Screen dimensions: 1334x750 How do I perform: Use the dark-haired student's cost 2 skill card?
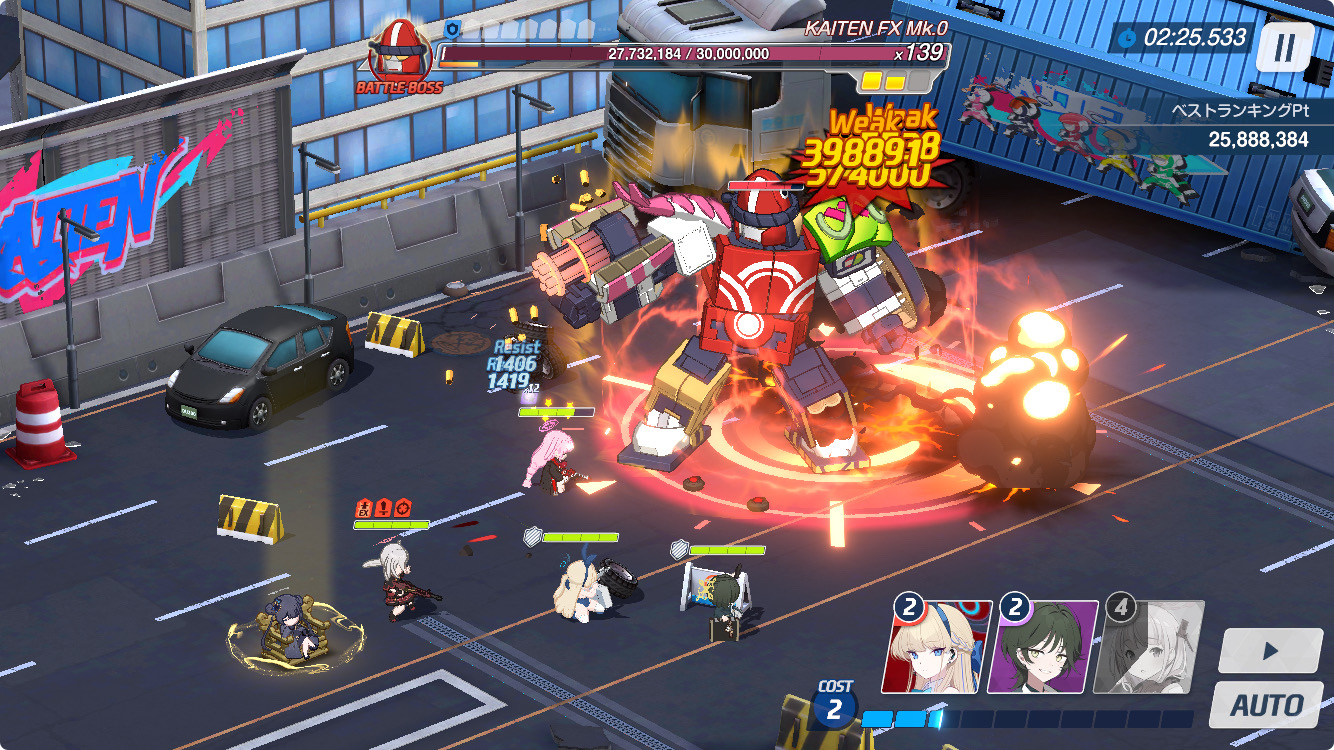tap(1042, 646)
